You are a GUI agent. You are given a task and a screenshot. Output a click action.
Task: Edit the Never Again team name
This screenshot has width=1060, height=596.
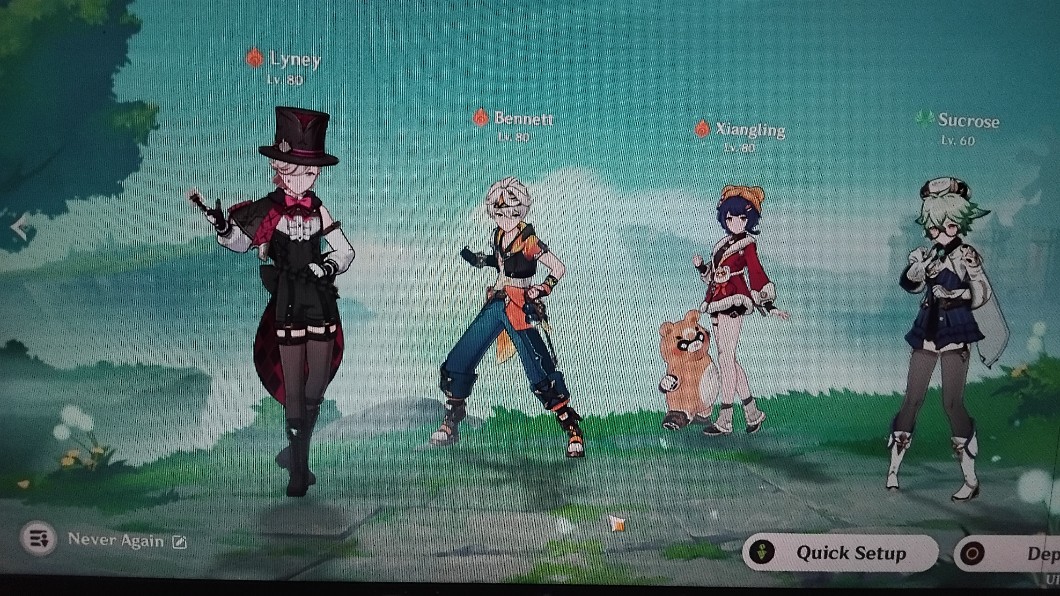pyautogui.click(x=180, y=541)
